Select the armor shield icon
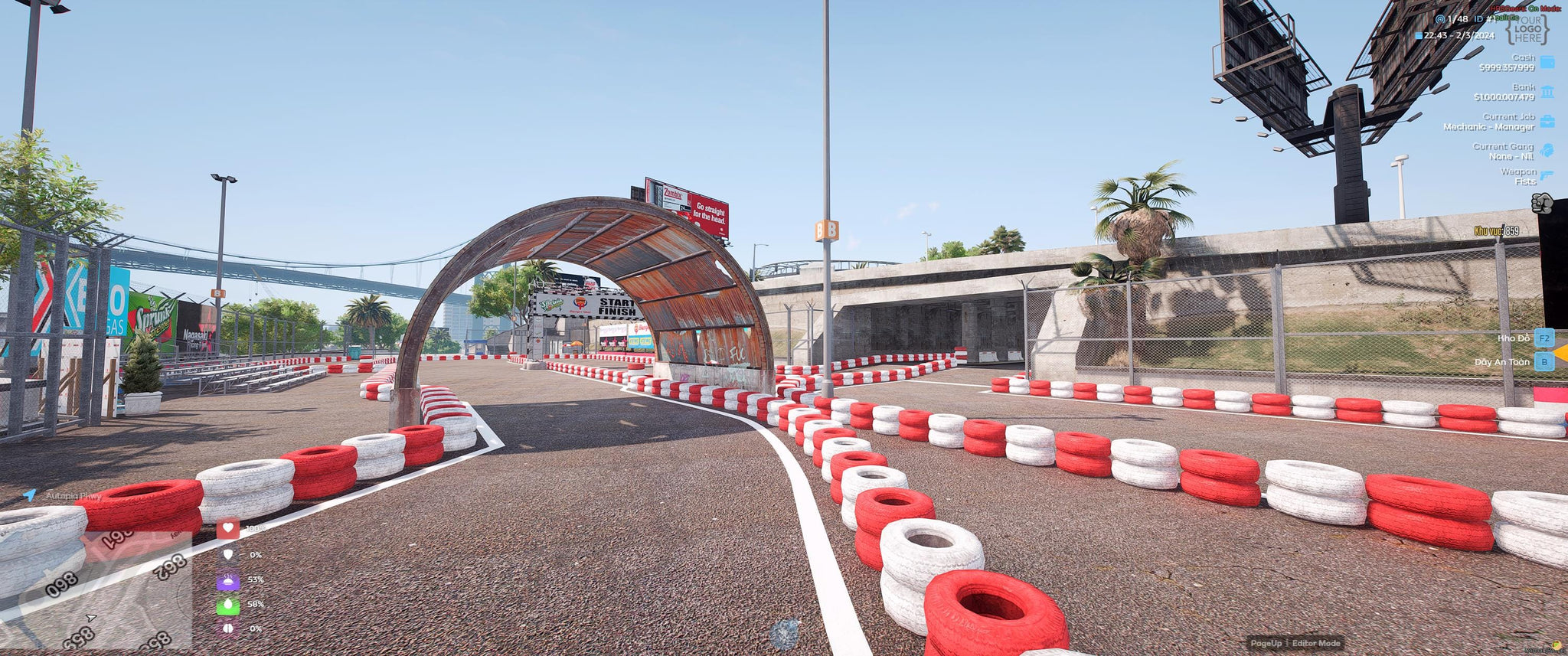The image size is (1568, 656). [227, 554]
